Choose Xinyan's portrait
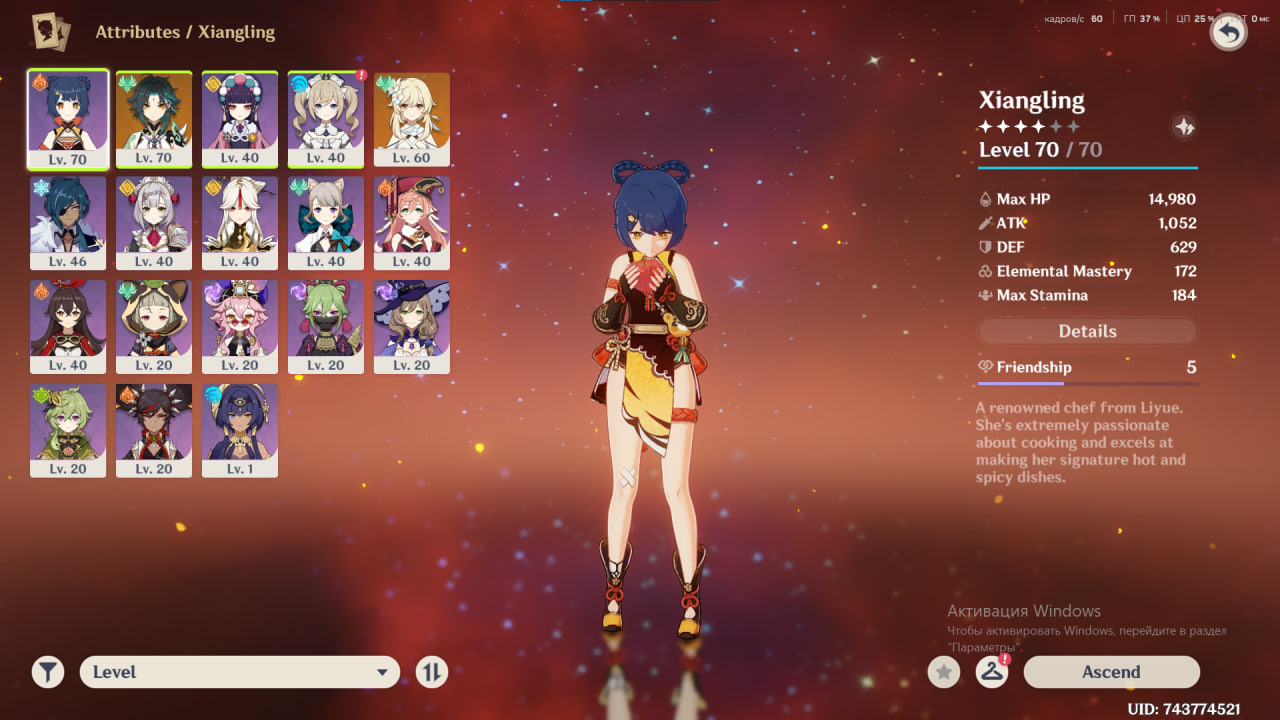1280x720 pixels. [x=154, y=431]
